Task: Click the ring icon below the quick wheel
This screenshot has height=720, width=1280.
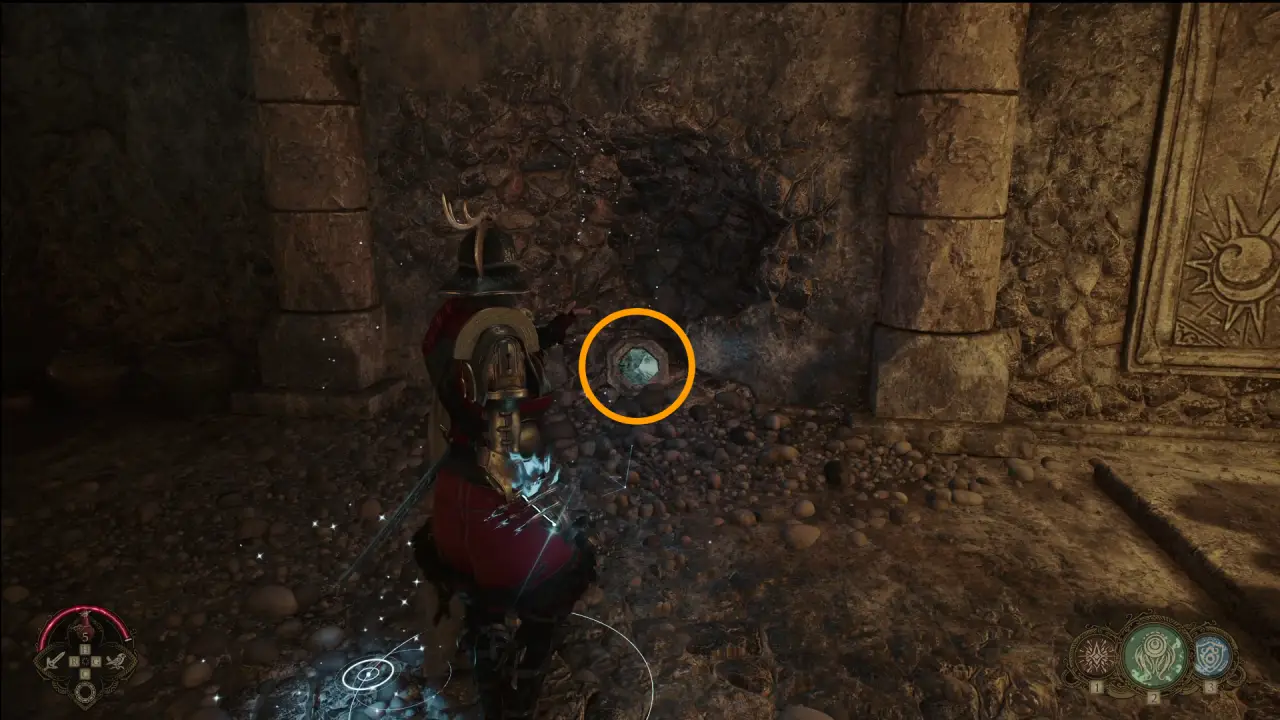Action: point(86,688)
